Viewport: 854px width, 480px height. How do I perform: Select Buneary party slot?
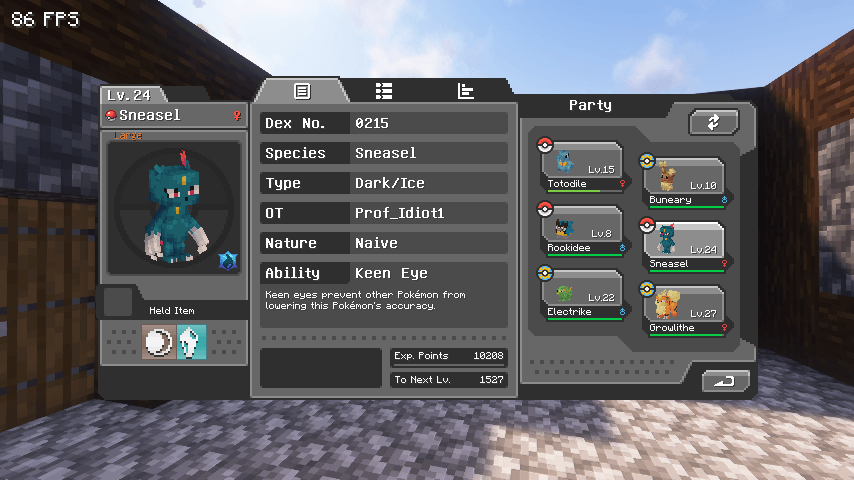(684, 182)
